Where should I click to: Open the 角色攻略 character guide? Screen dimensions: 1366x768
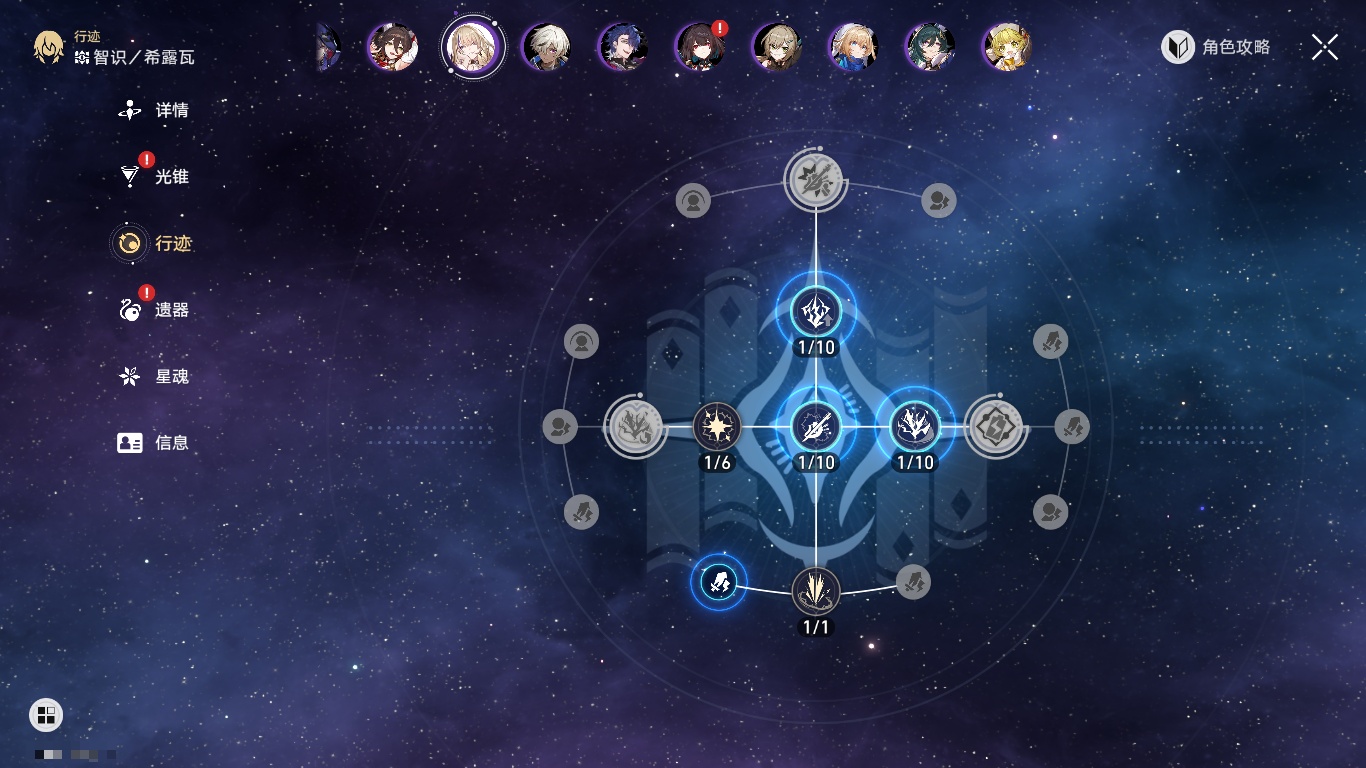pyautogui.click(x=1216, y=47)
